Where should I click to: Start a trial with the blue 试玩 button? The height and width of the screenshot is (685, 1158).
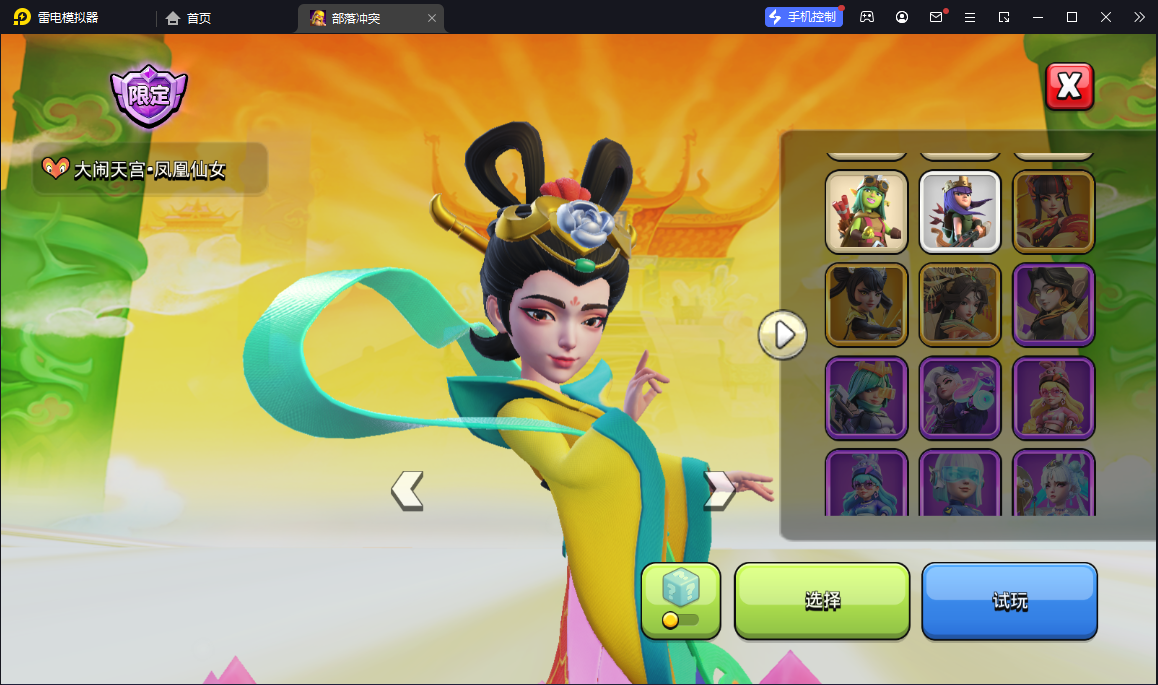[x=1009, y=600]
